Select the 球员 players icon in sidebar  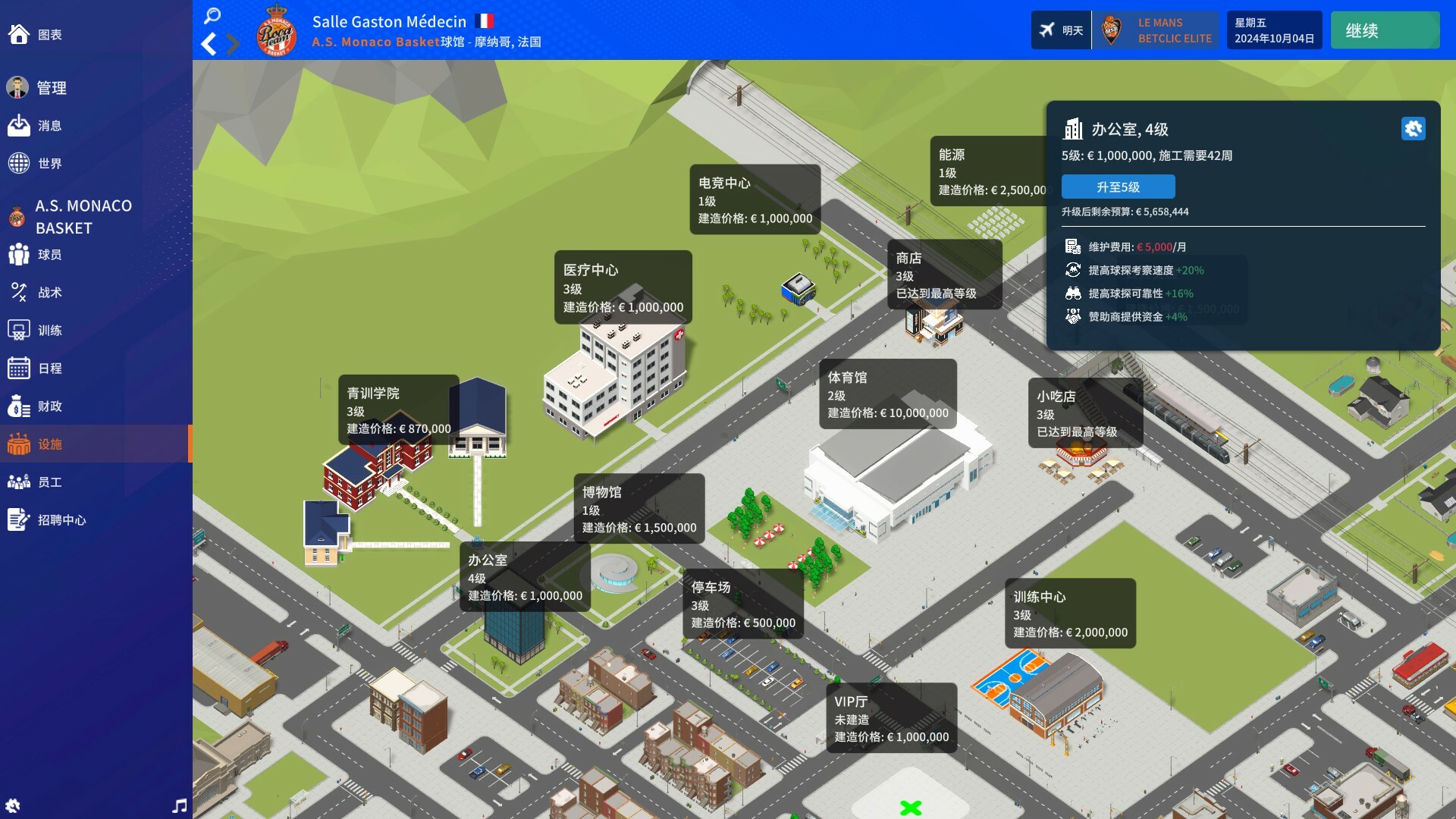[x=18, y=254]
